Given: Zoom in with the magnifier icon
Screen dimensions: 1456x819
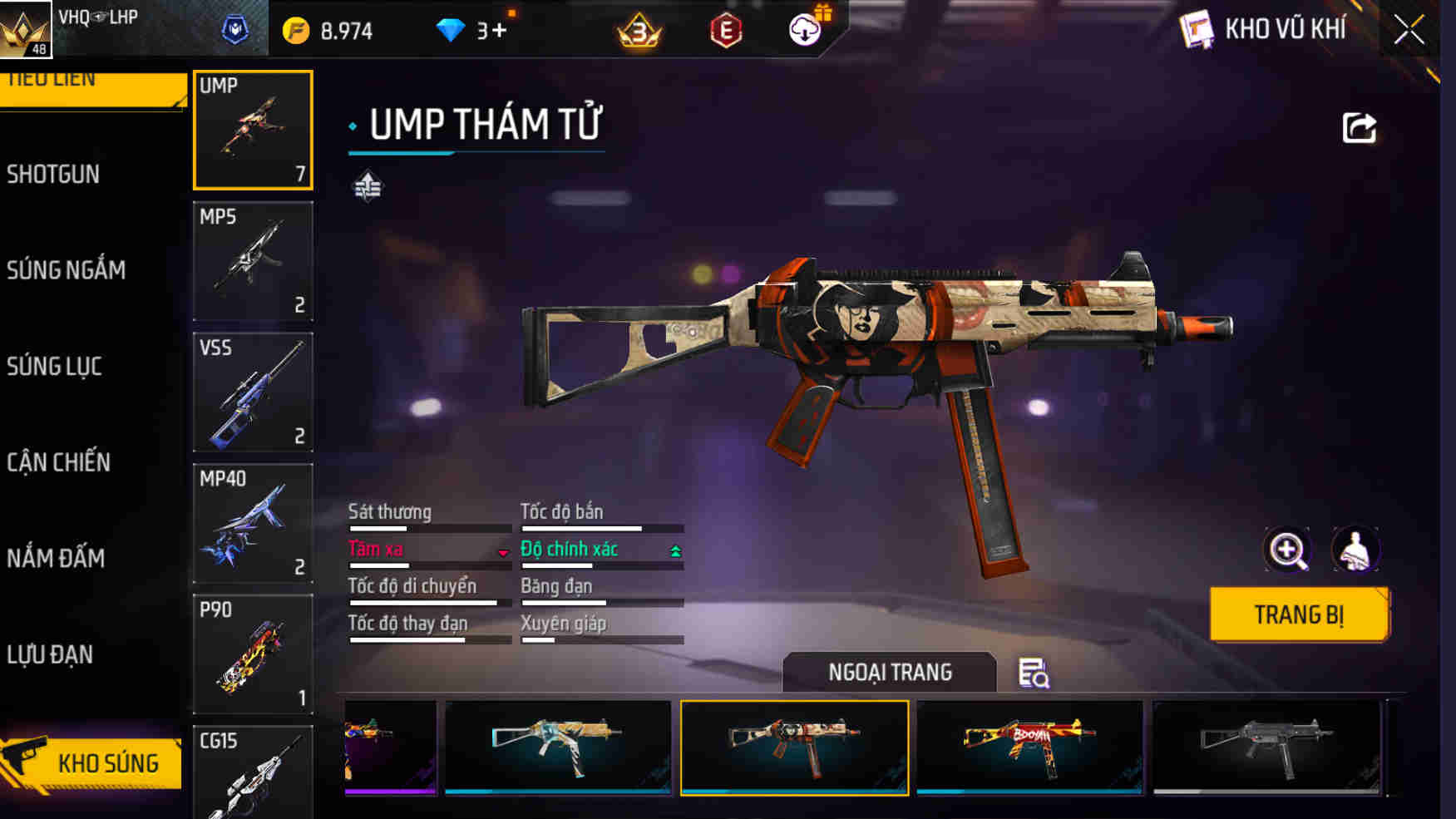Looking at the screenshot, I should pyautogui.click(x=1286, y=550).
